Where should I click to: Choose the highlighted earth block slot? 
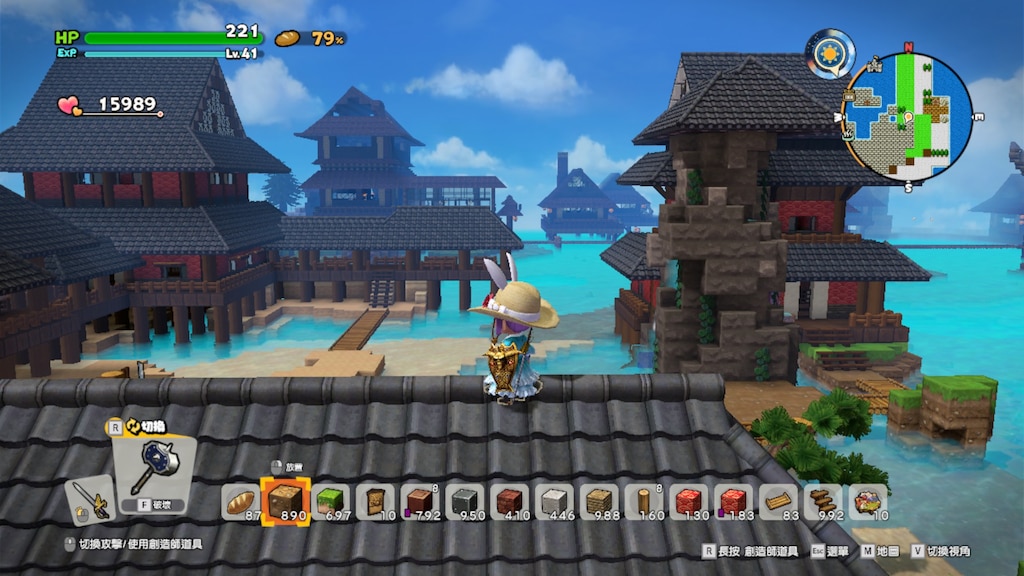click(x=283, y=500)
